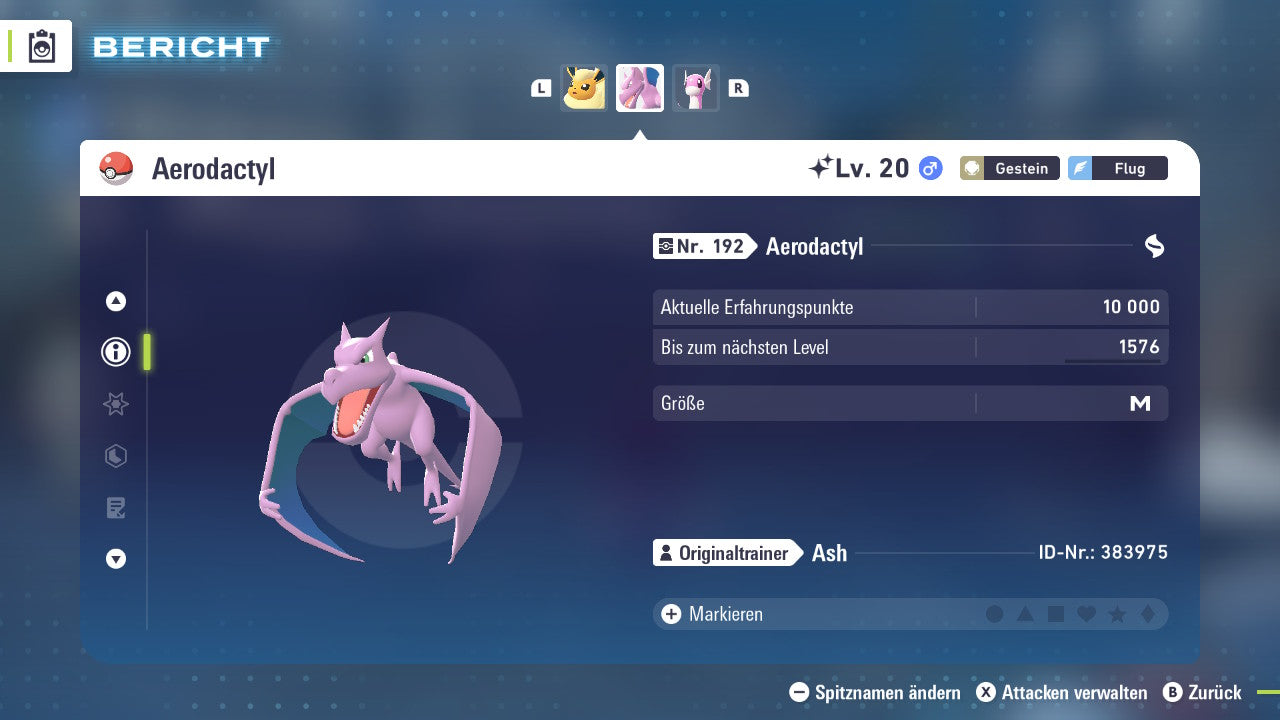The width and height of the screenshot is (1280, 720).
Task: Click the up arrow to scroll pages
Action: [115, 301]
